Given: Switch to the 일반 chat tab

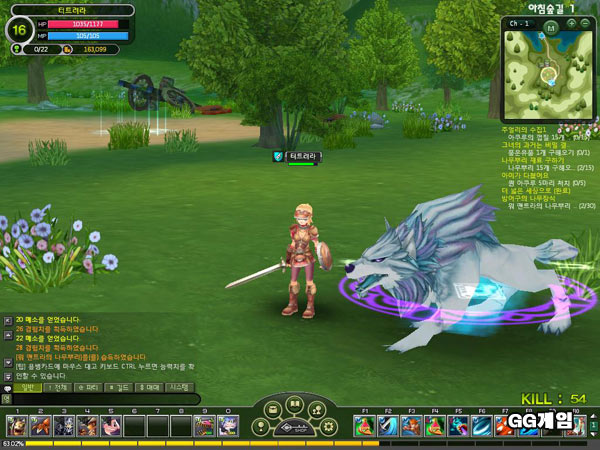Looking at the screenshot, I should [x=28, y=386].
